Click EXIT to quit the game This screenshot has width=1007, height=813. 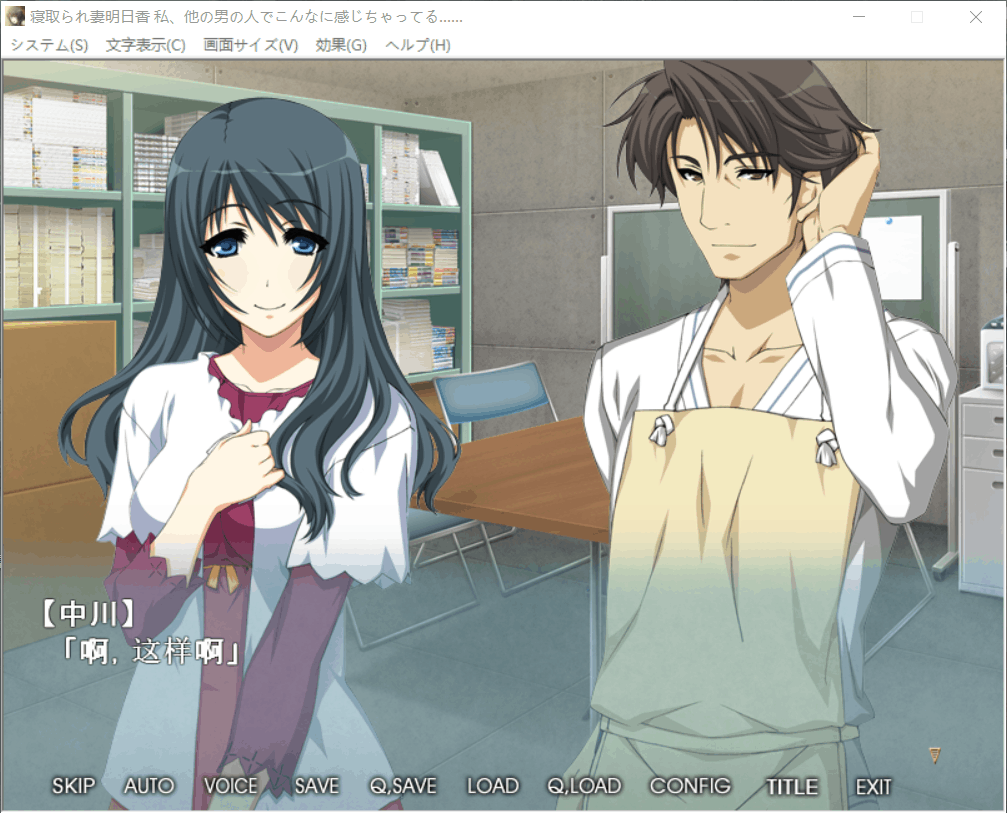[873, 786]
